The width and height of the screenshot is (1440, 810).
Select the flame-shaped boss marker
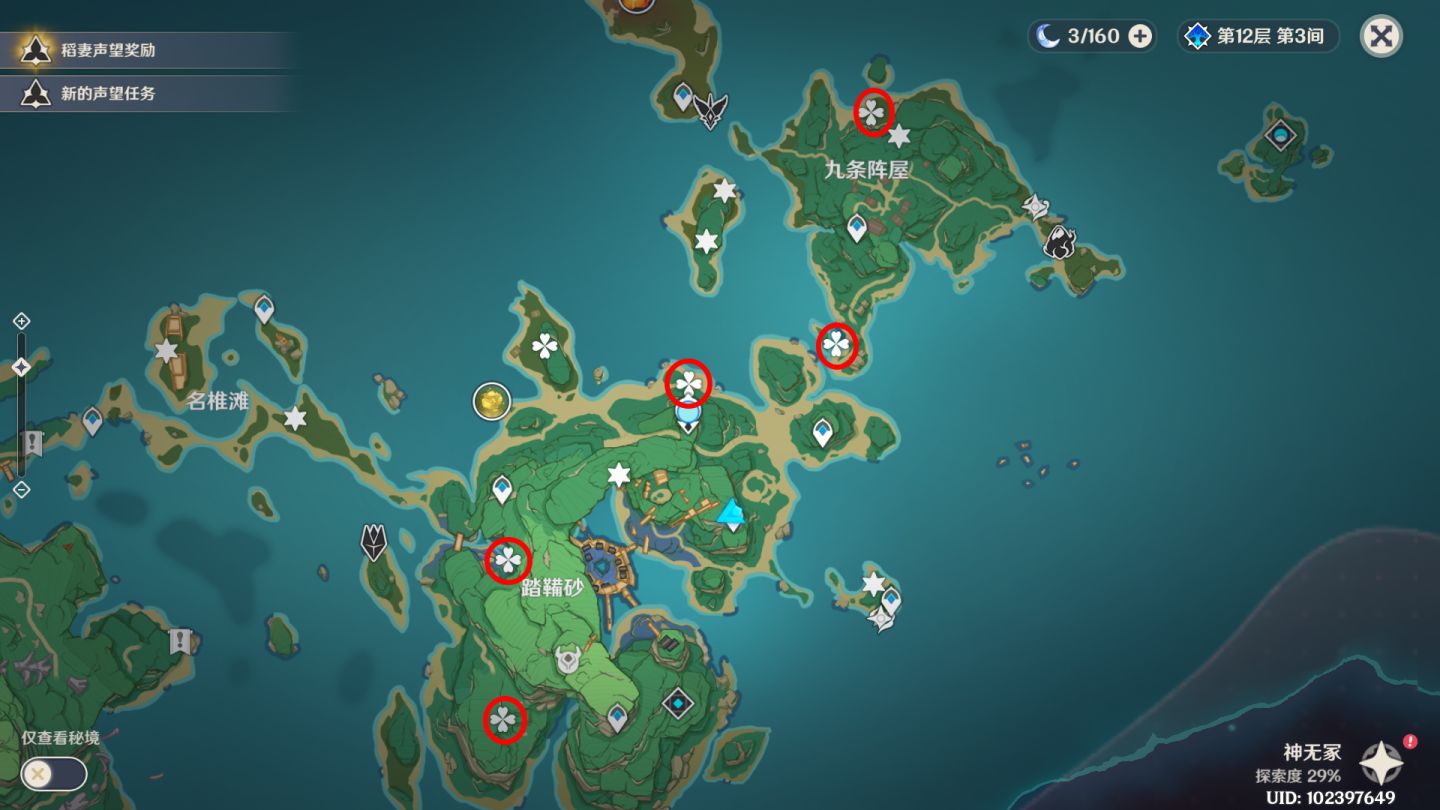point(1059,241)
